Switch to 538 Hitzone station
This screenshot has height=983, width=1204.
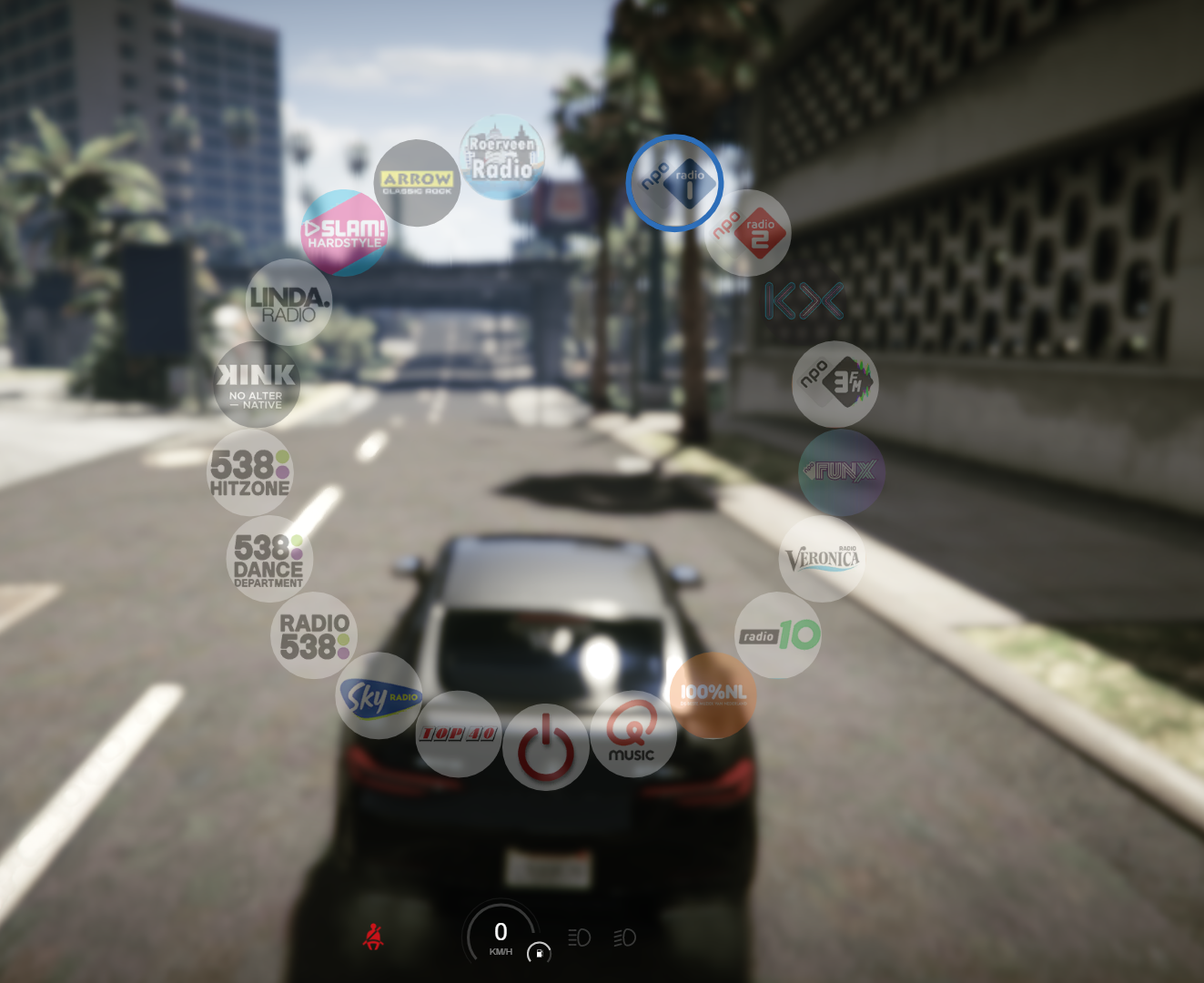click(250, 472)
